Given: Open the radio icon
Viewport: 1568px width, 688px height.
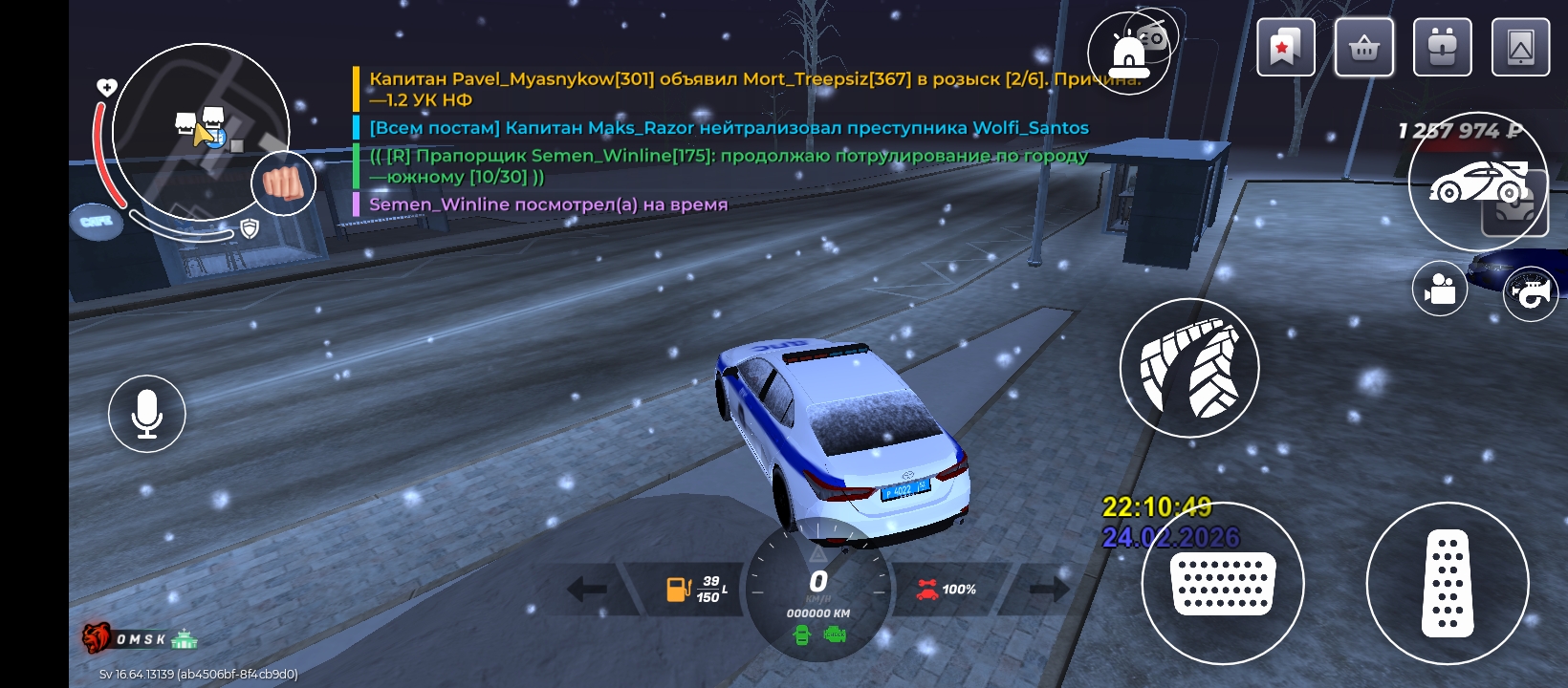Looking at the screenshot, I should [x=1153, y=36].
